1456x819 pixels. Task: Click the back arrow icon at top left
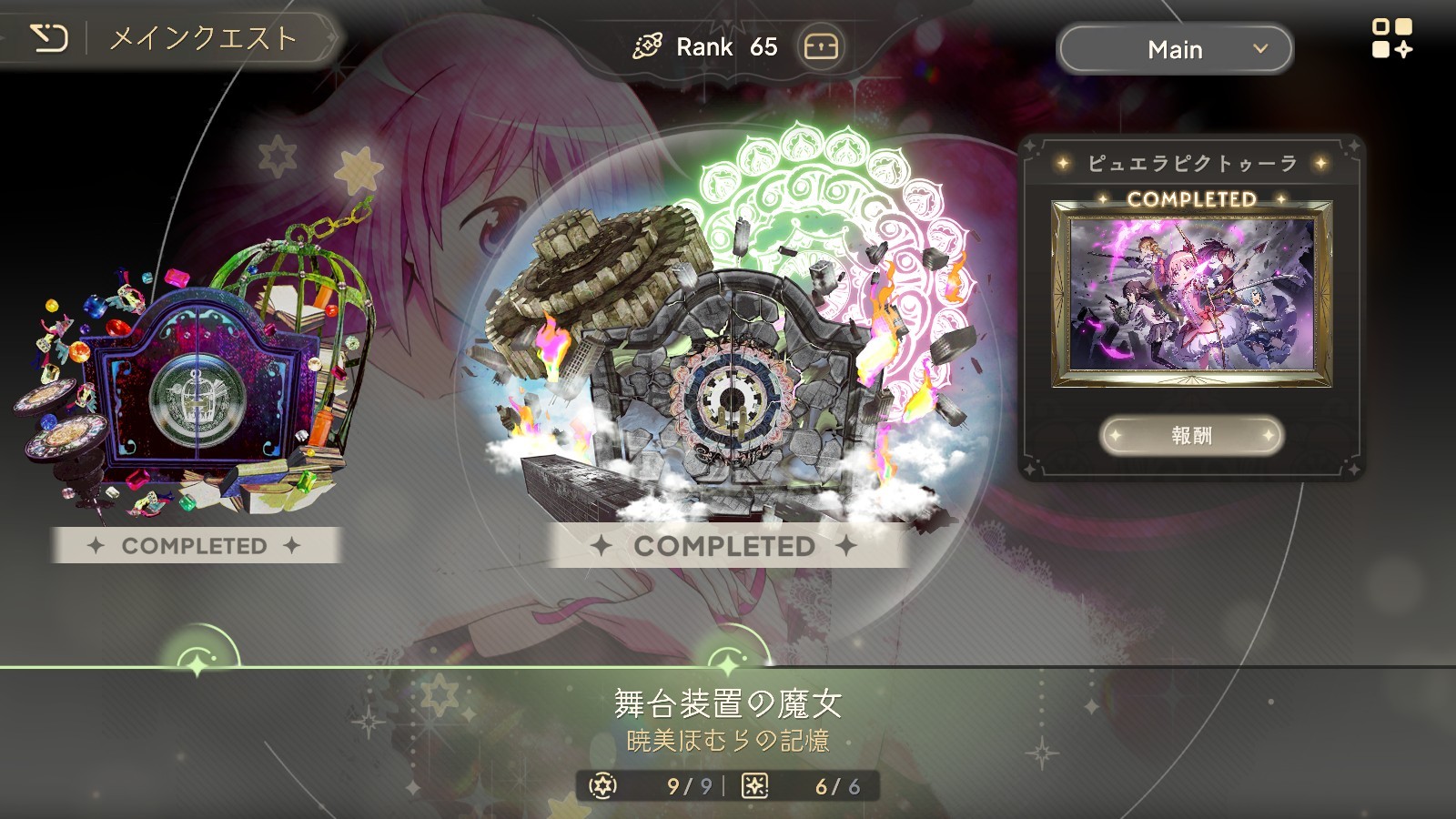click(50, 38)
